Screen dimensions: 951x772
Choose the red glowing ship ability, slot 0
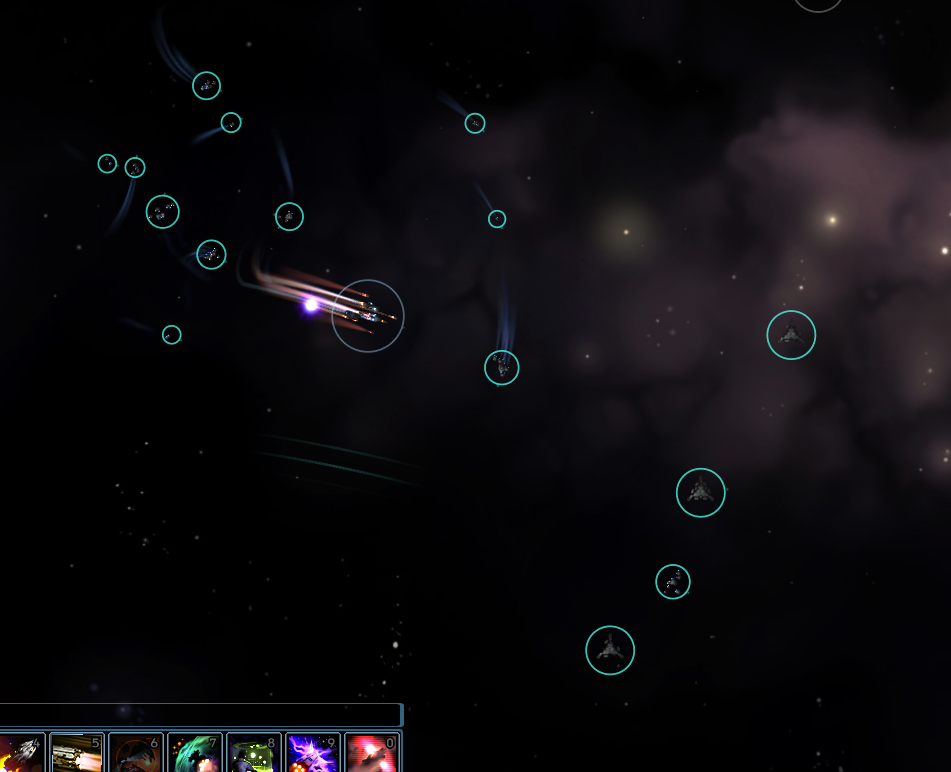371,753
